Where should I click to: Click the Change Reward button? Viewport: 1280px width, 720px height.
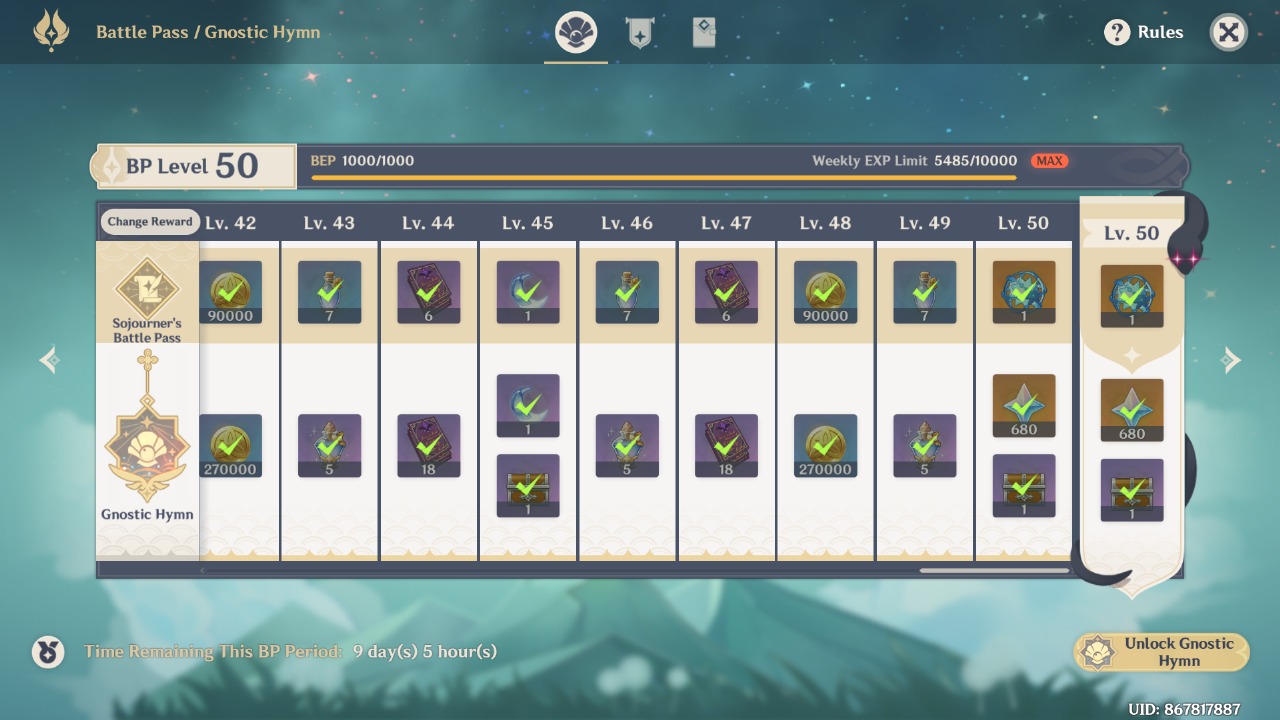tap(150, 222)
